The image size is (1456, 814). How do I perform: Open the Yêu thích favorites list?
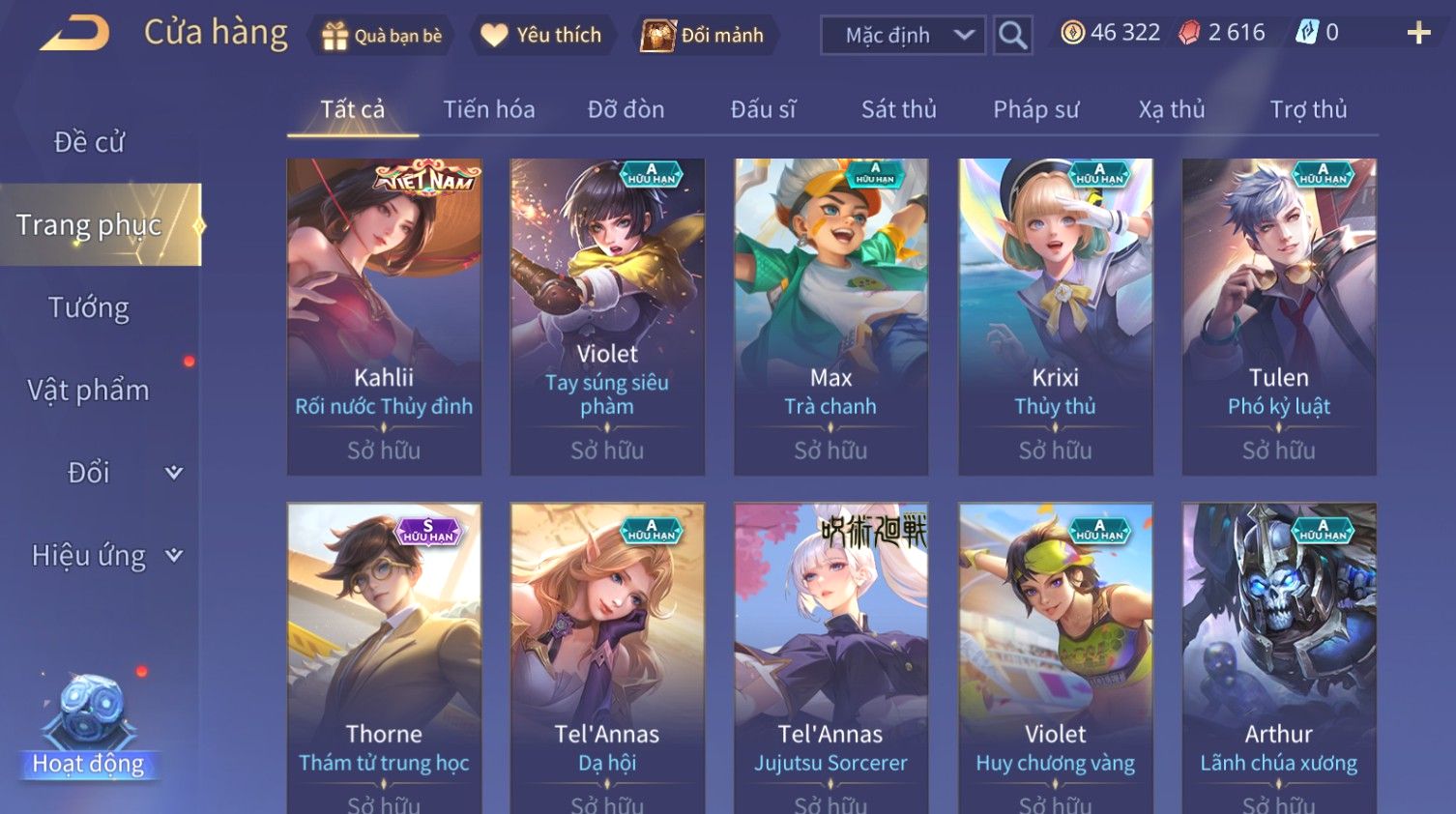pos(541,36)
